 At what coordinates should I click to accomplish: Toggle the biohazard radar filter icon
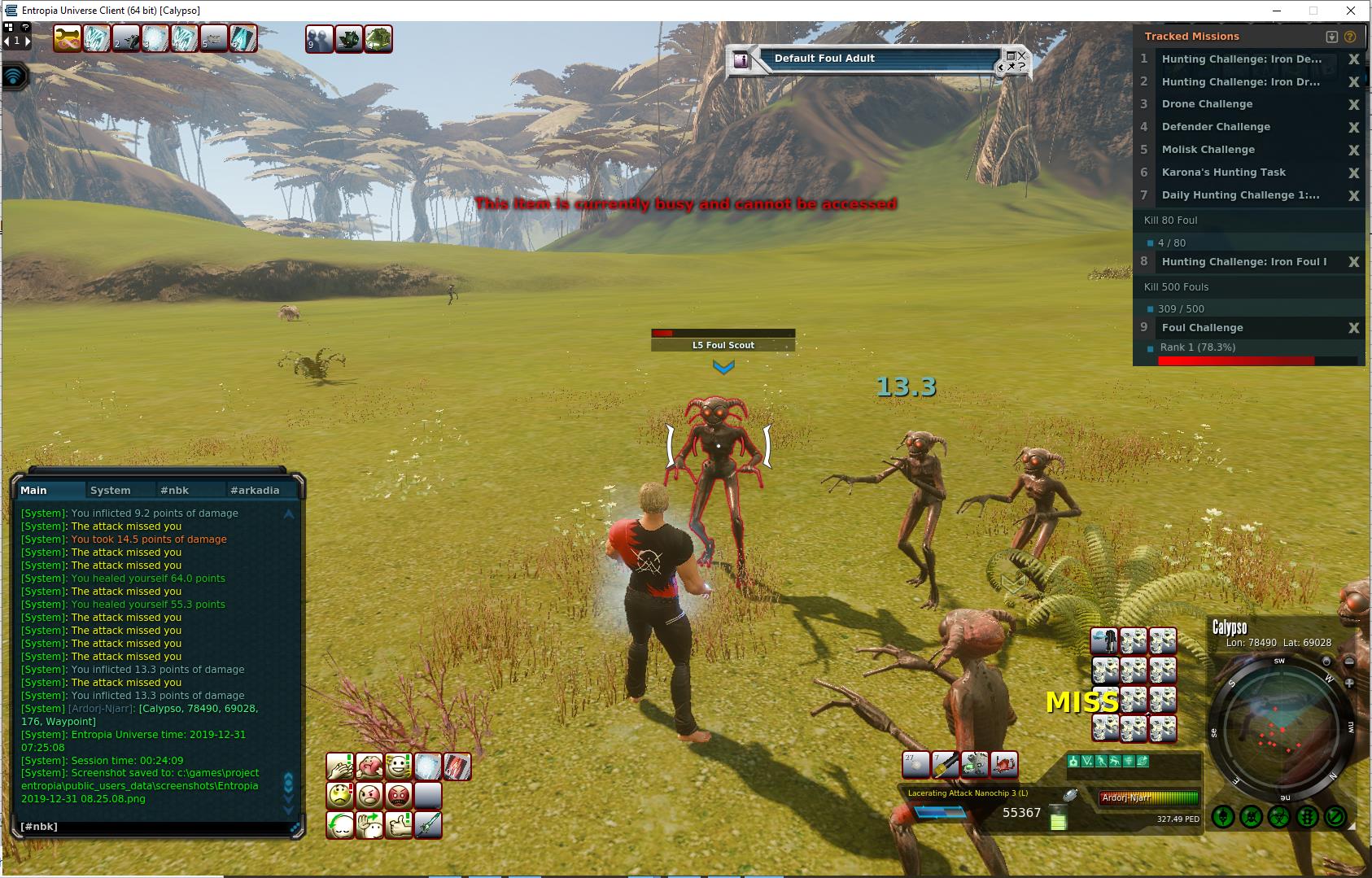1279,816
